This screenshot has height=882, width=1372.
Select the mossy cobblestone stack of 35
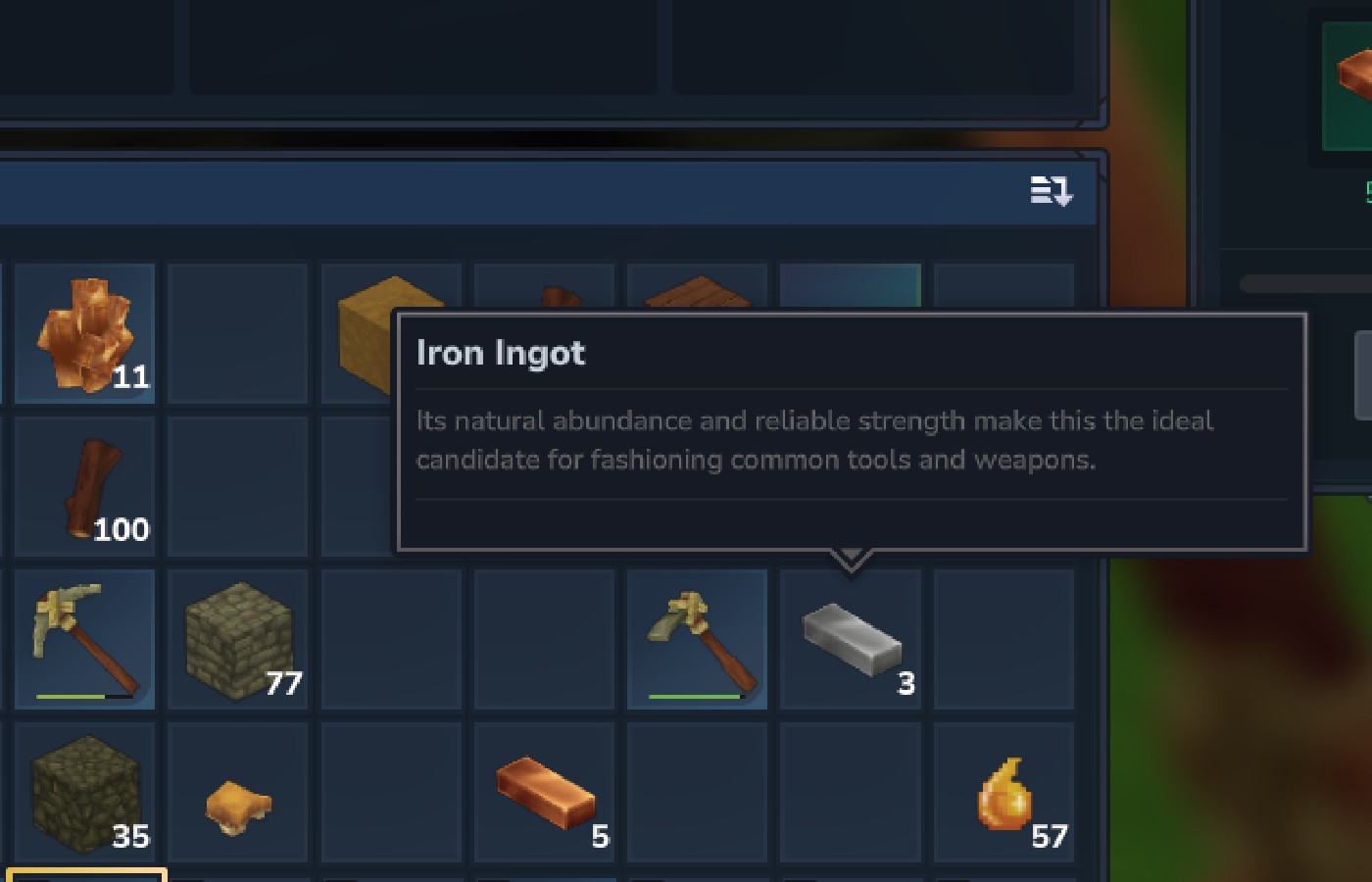click(x=83, y=794)
